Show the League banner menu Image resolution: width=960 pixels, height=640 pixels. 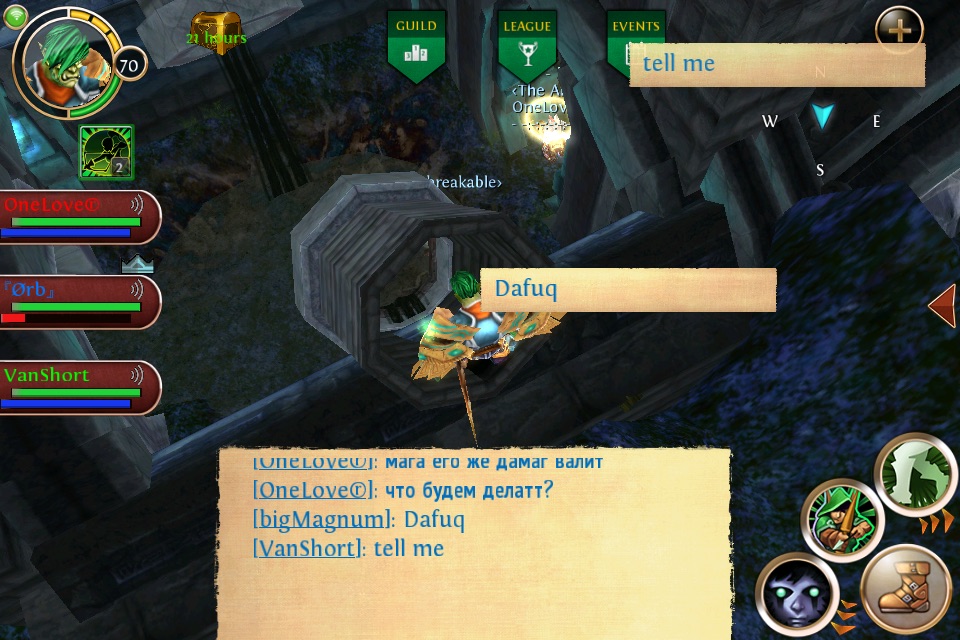coord(527,46)
